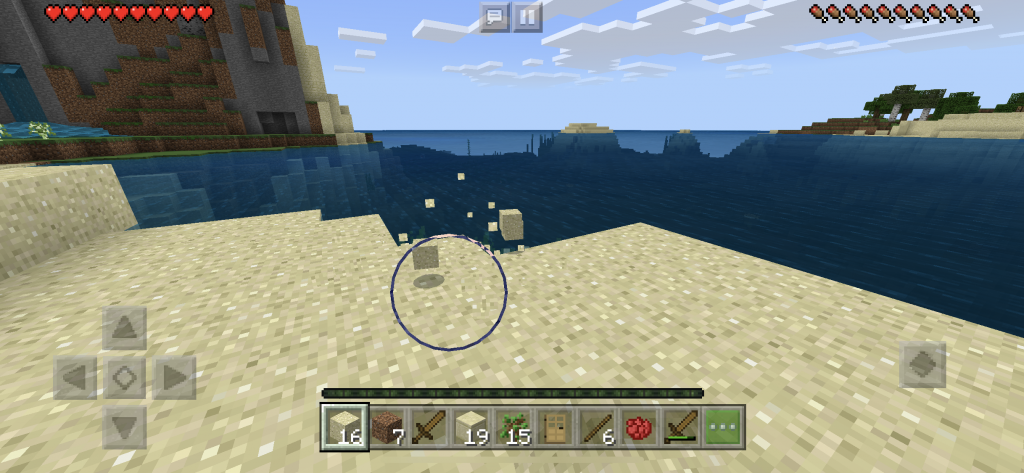Viewport: 1024px width, 473px height.
Task: Tap the move right arrow
Action: coord(173,378)
